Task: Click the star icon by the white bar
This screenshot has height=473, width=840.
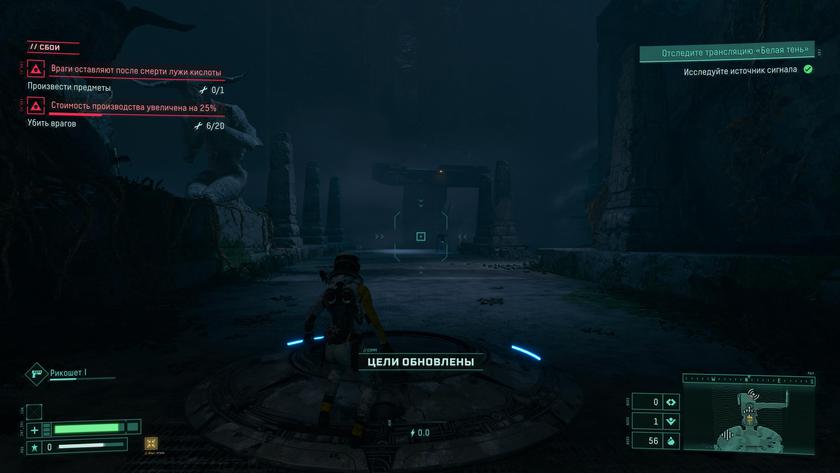Action: [x=35, y=446]
